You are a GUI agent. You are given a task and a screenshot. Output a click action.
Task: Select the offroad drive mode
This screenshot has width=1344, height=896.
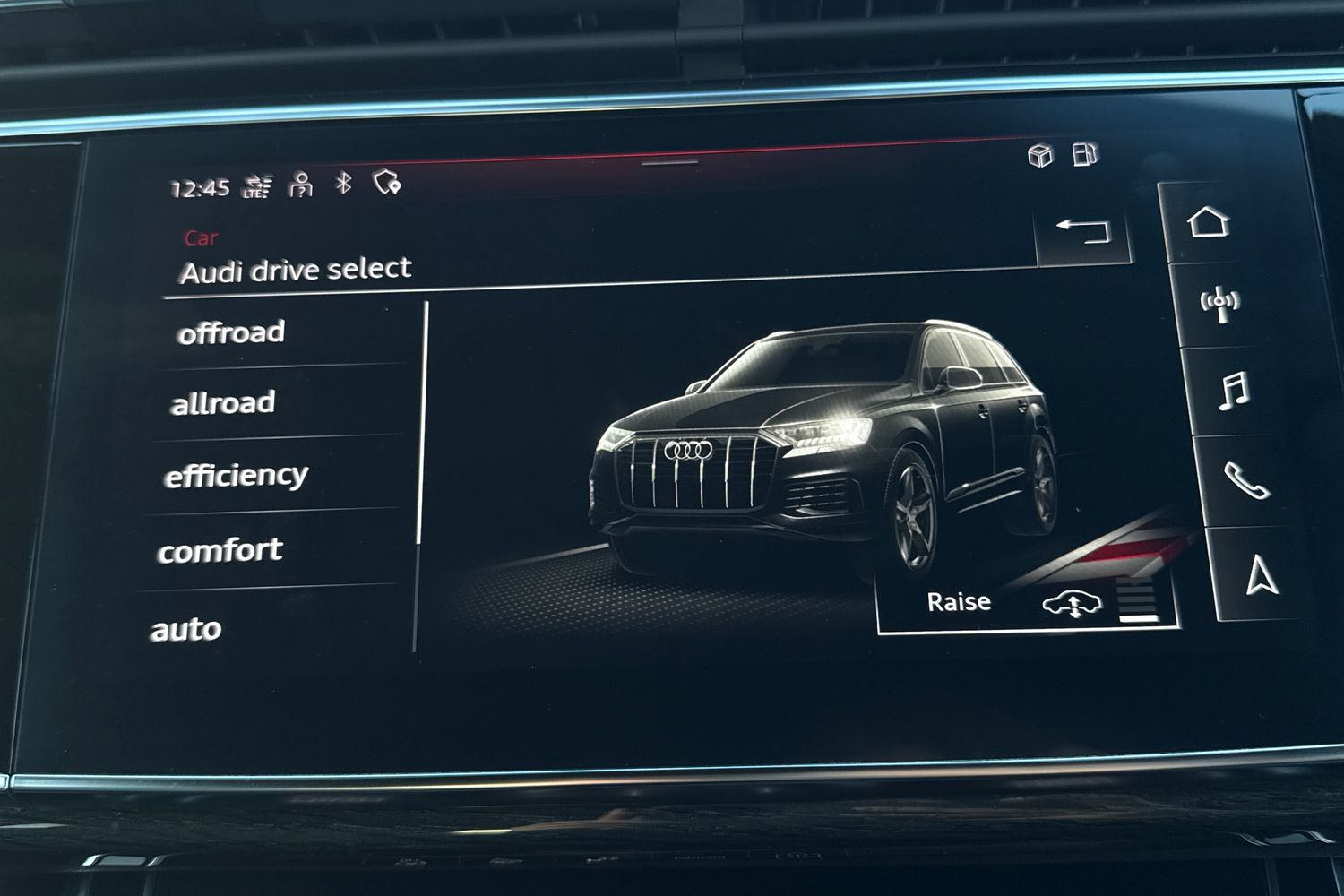point(232,332)
